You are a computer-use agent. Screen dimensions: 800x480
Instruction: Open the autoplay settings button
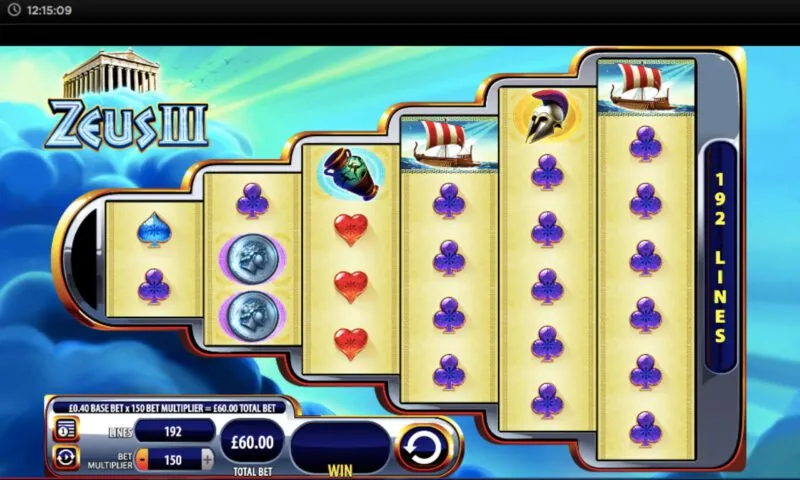pos(67,458)
